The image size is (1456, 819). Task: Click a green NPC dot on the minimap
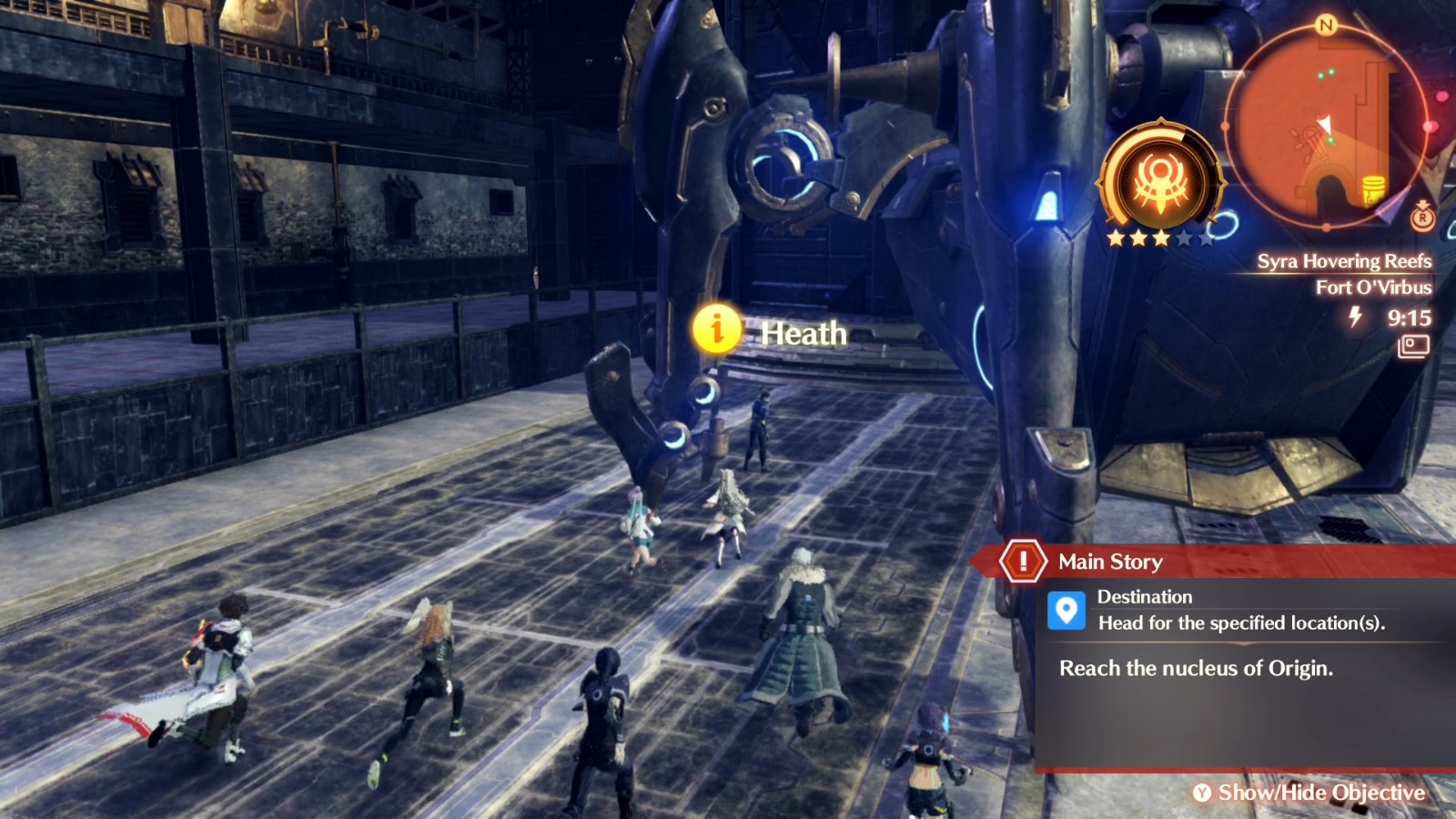pyautogui.click(x=1319, y=74)
